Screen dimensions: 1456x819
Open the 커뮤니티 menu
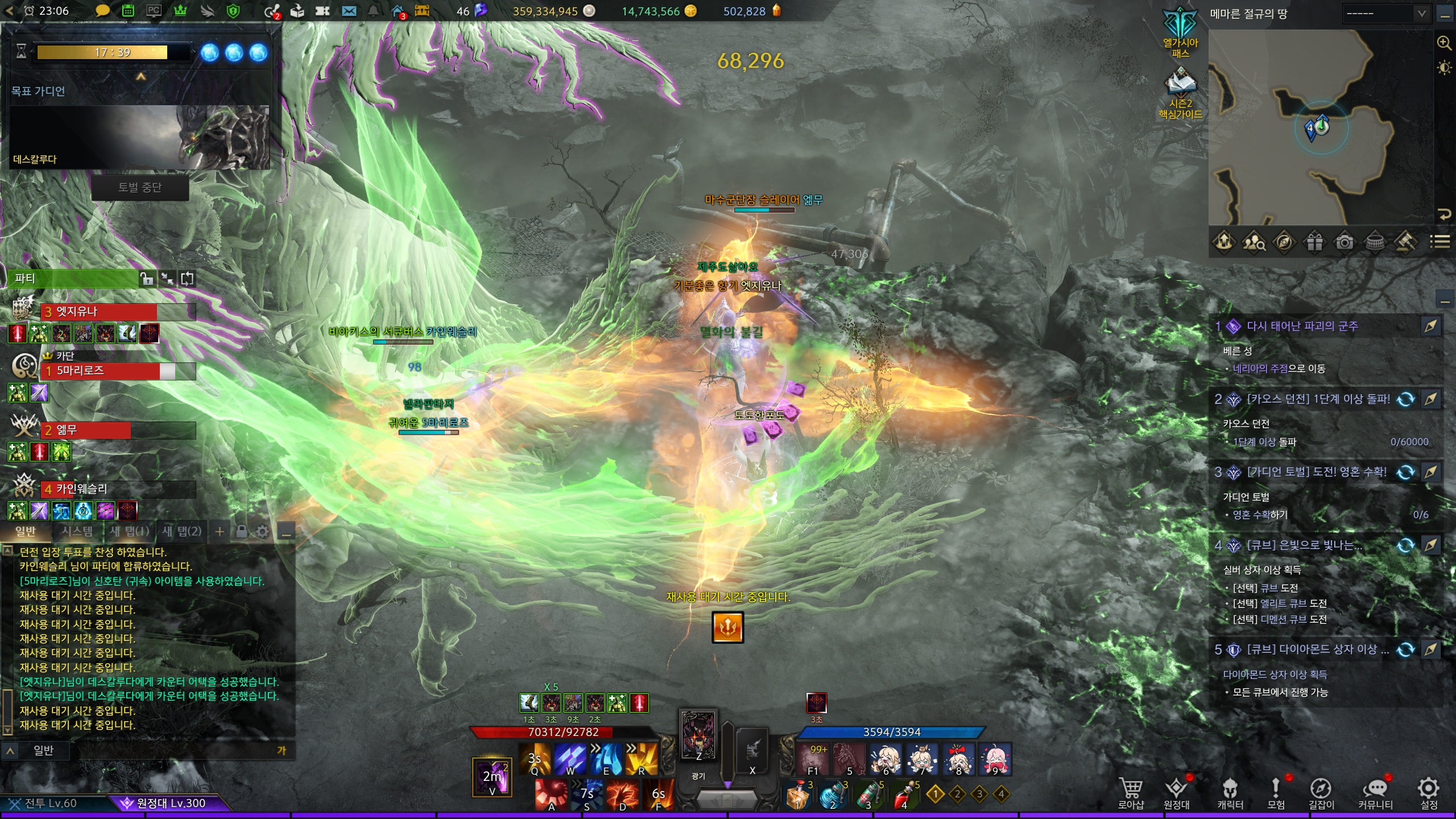tap(1375, 792)
